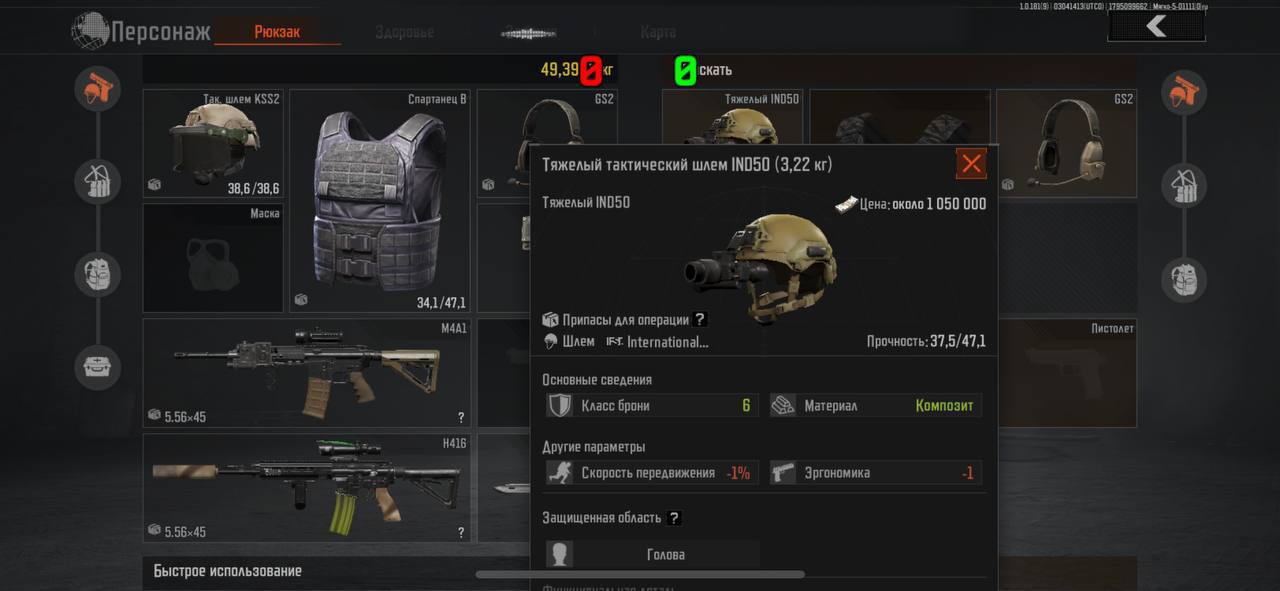This screenshot has height=591, width=1280.
Task: Close the IND50 helmet details popup
Action: pyautogui.click(x=970, y=164)
